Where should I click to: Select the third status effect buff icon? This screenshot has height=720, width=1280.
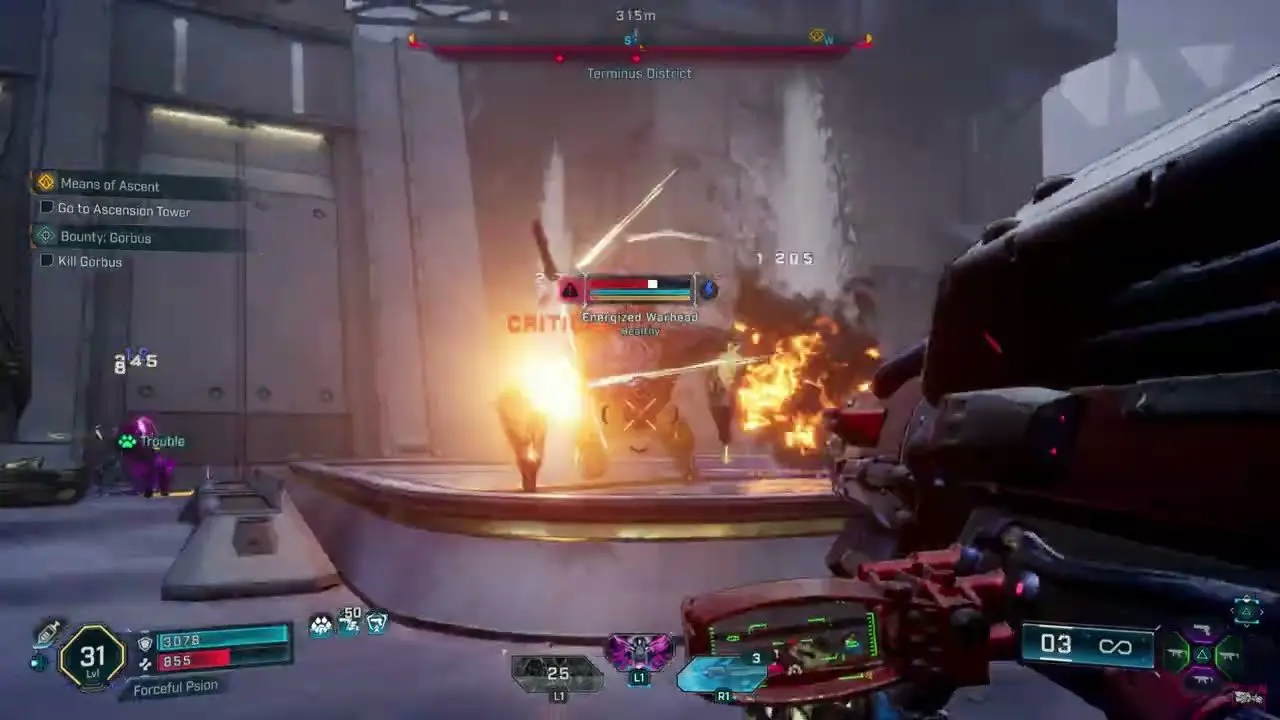(376, 623)
